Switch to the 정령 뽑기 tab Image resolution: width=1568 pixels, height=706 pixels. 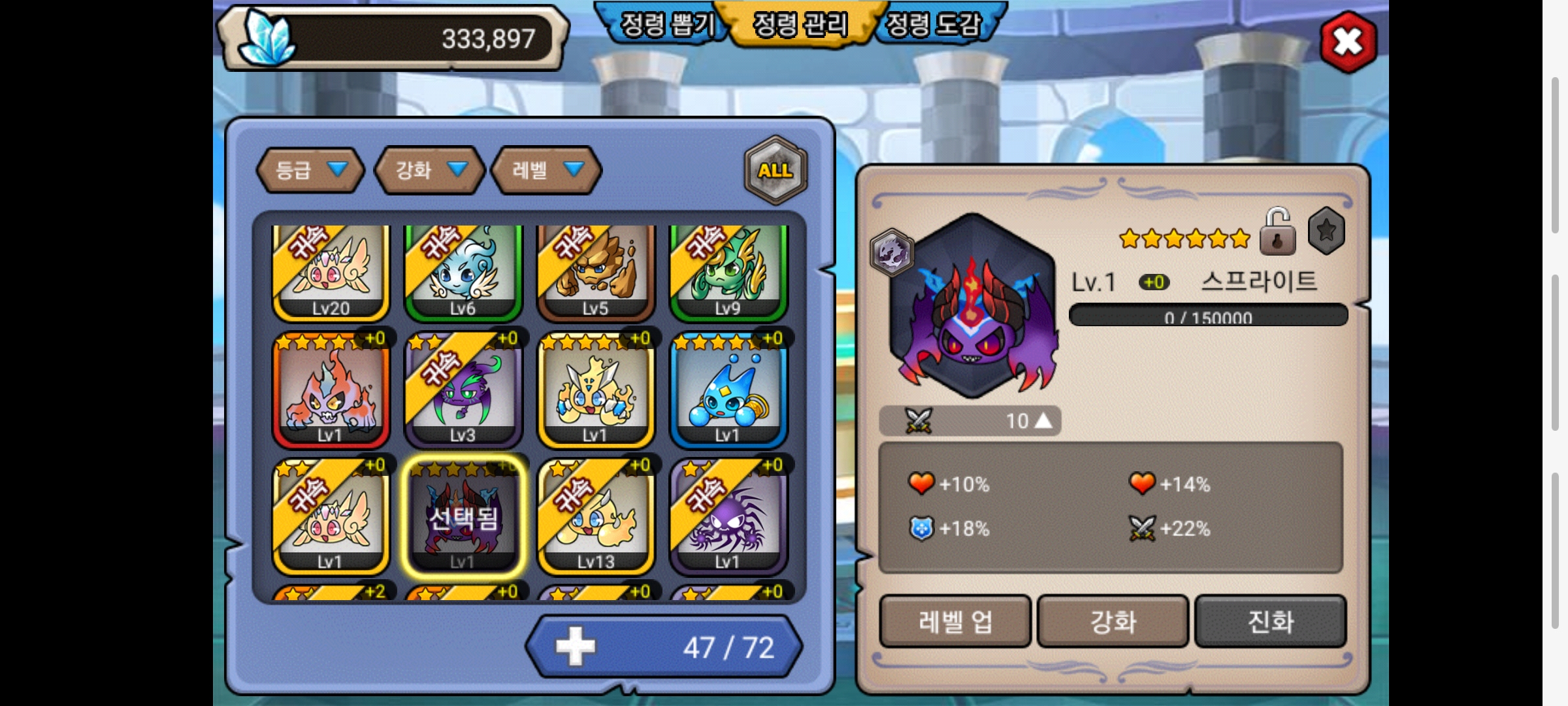coord(666,25)
